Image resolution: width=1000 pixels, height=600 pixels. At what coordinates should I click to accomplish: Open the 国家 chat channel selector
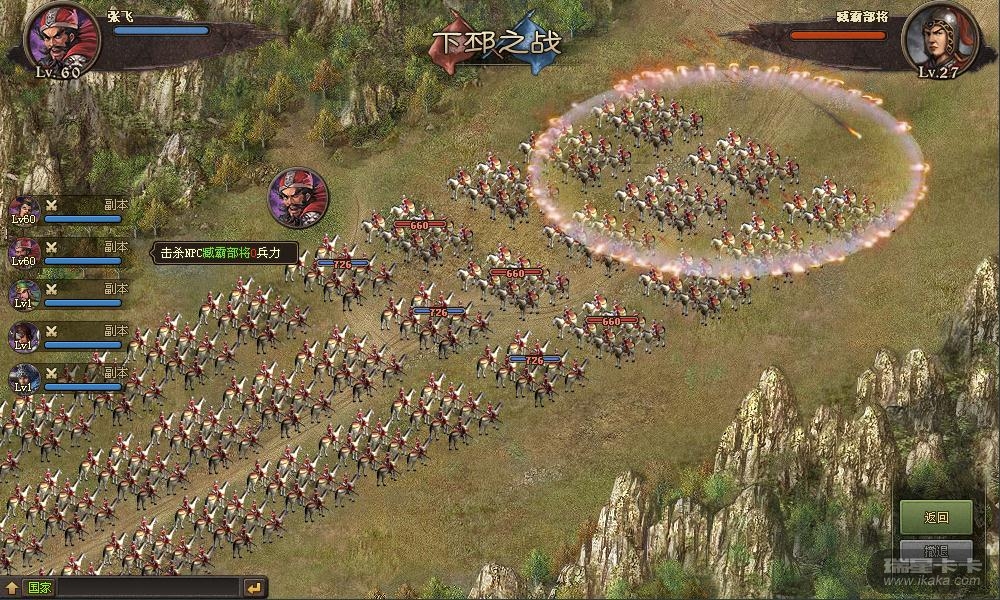(x=40, y=587)
